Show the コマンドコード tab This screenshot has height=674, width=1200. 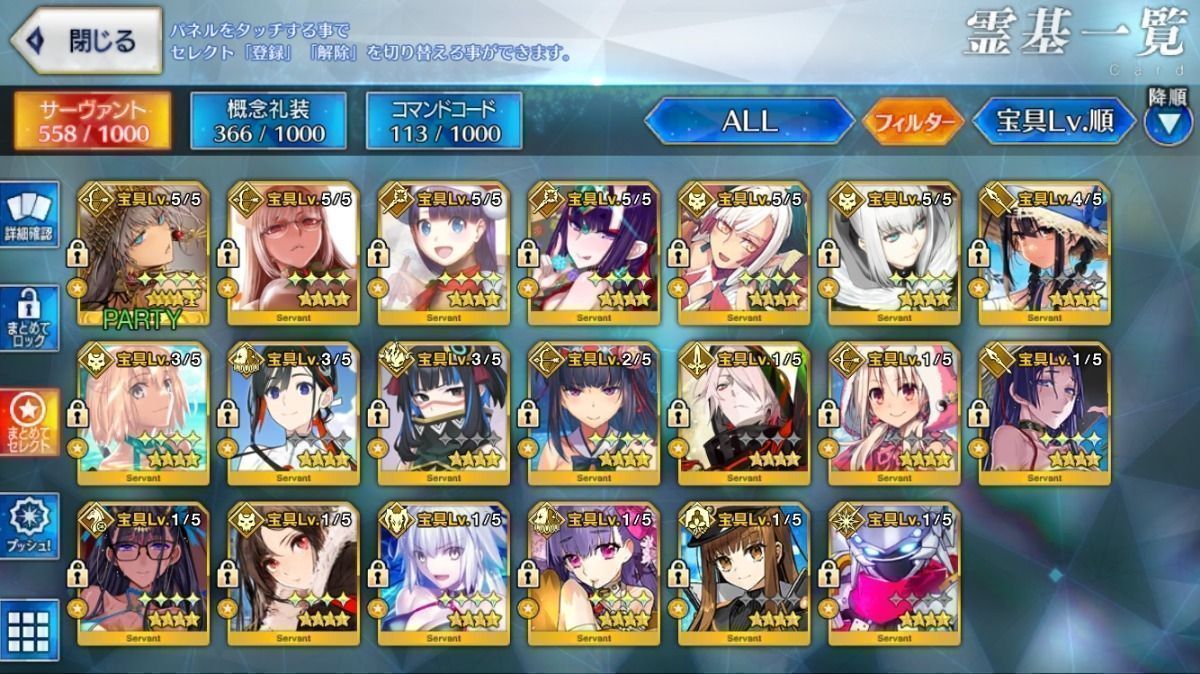click(x=444, y=121)
